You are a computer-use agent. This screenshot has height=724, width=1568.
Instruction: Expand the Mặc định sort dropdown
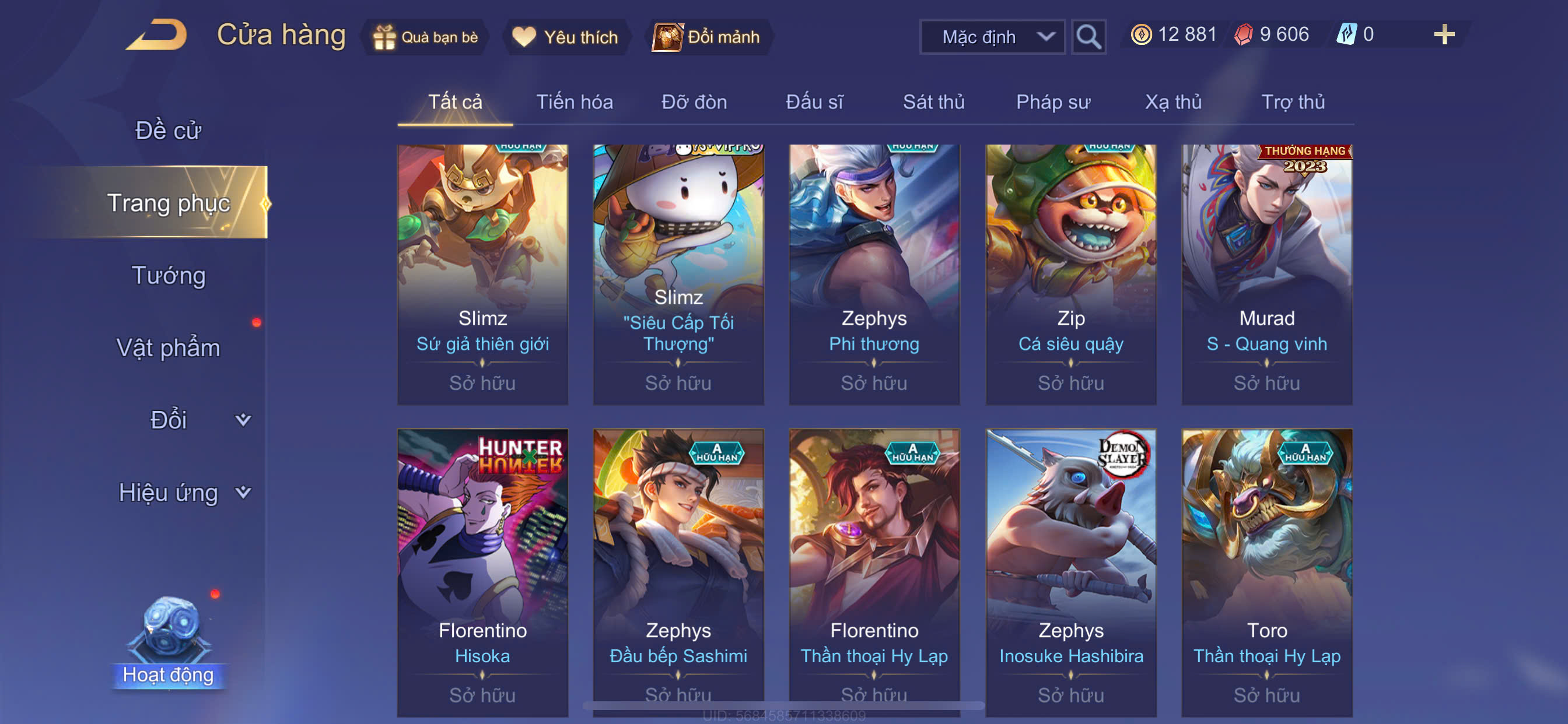[x=991, y=37]
